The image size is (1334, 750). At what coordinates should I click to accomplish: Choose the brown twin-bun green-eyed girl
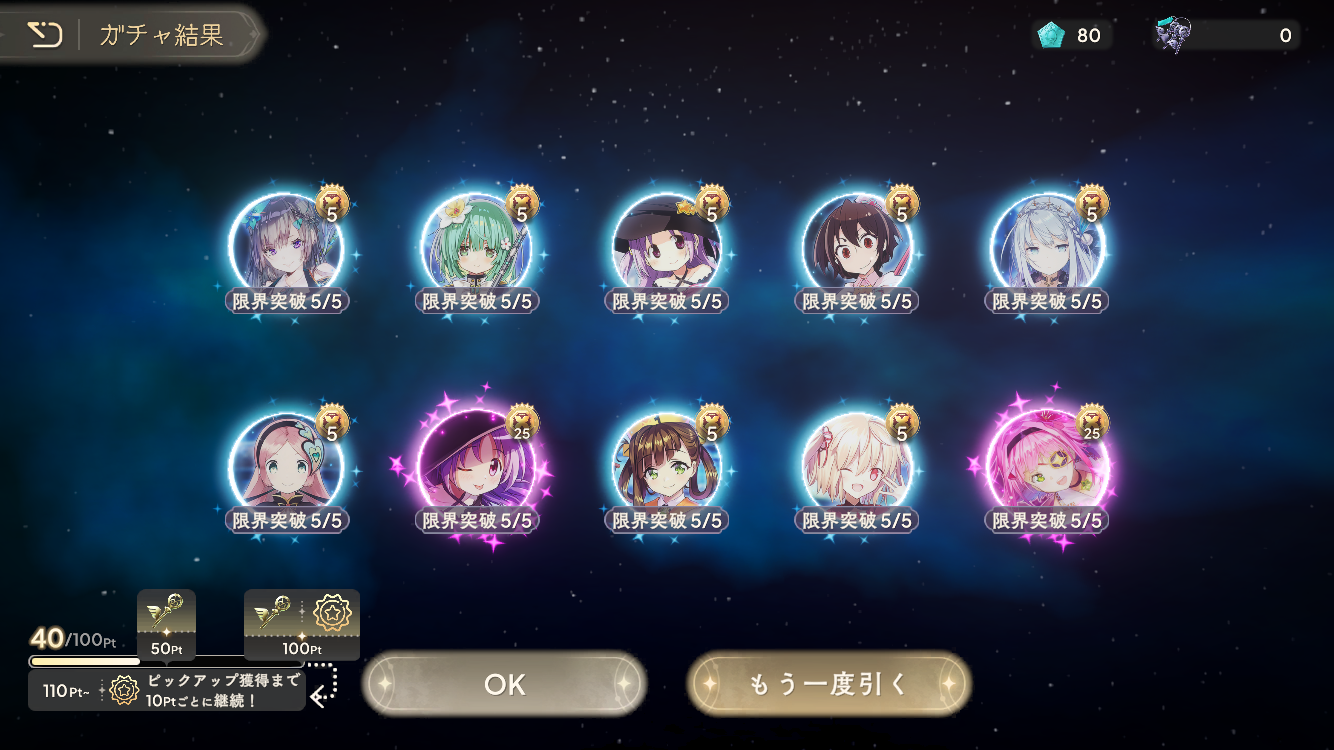tap(666, 466)
